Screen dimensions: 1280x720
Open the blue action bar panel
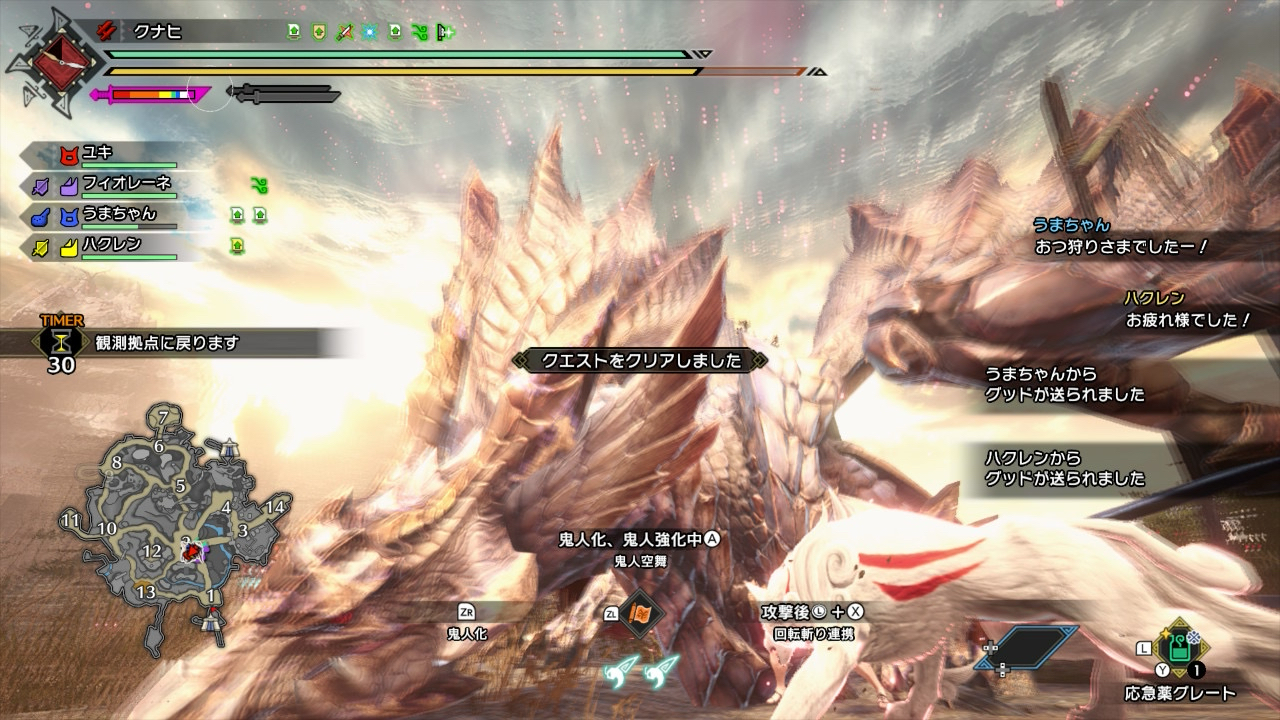pyautogui.click(x=1027, y=648)
